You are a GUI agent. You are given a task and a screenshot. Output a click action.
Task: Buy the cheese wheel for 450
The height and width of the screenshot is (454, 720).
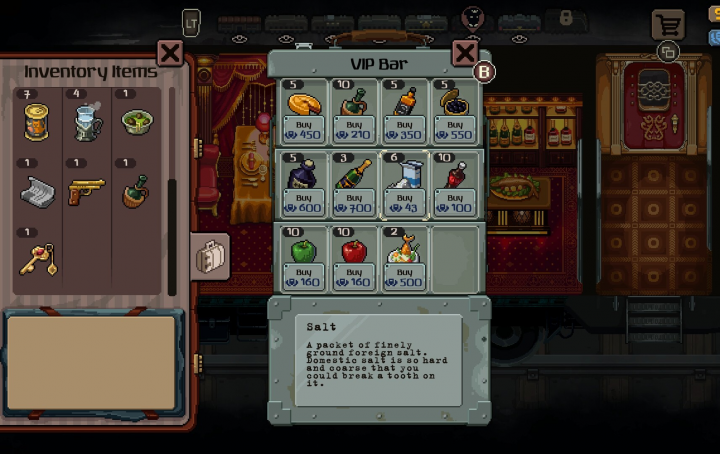point(303,129)
